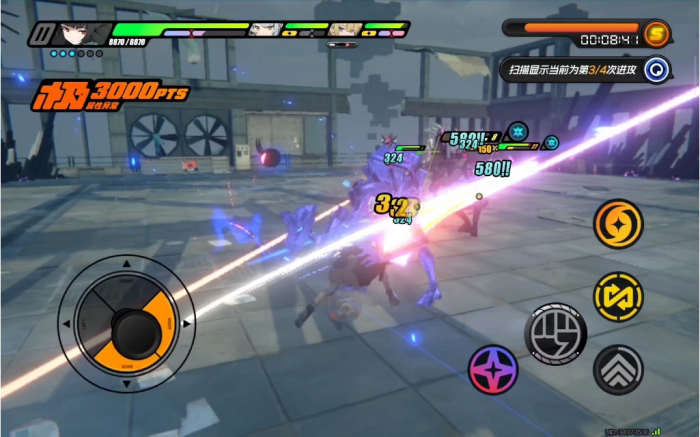Select the active black-haired character portrait
The height and width of the screenshot is (437, 700).
coord(77,34)
